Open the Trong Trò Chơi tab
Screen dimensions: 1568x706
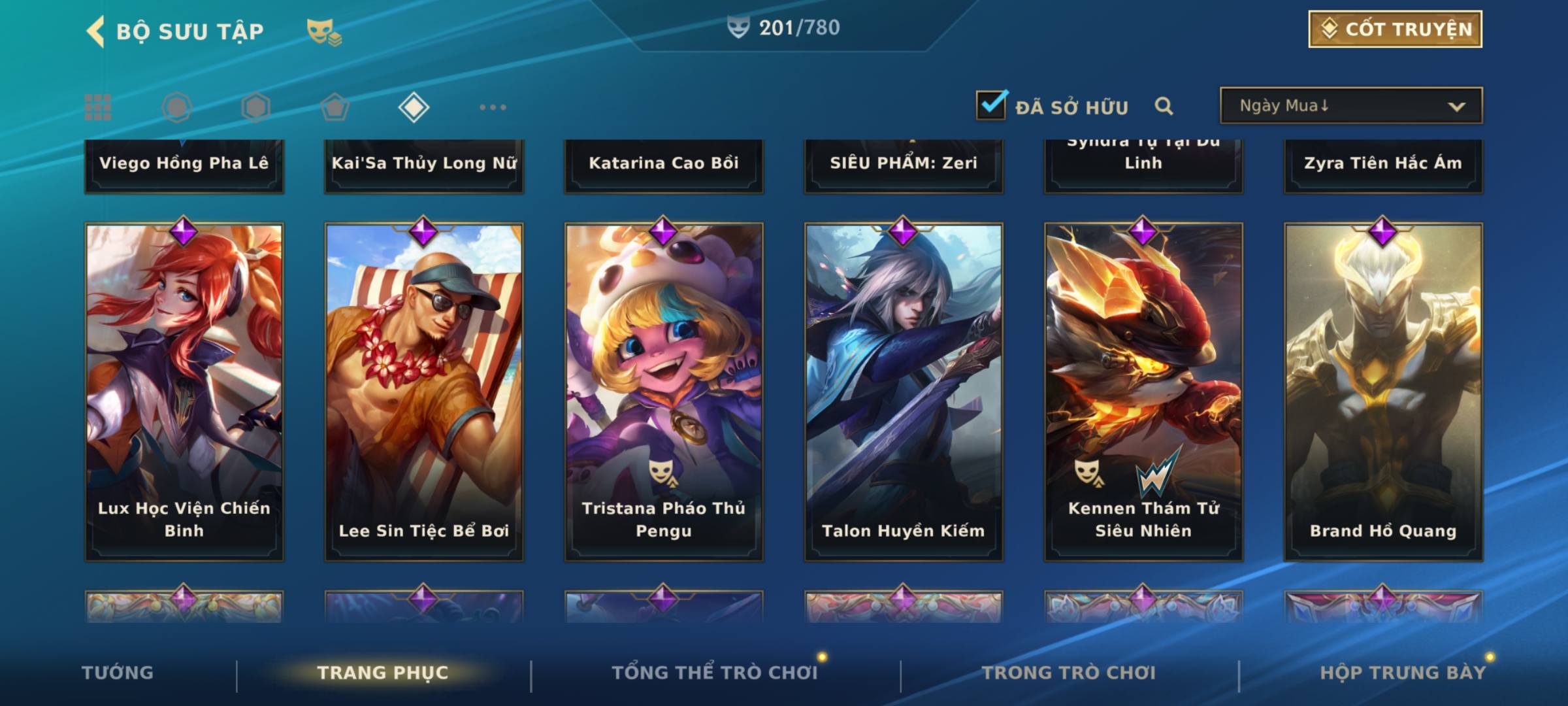(1069, 673)
